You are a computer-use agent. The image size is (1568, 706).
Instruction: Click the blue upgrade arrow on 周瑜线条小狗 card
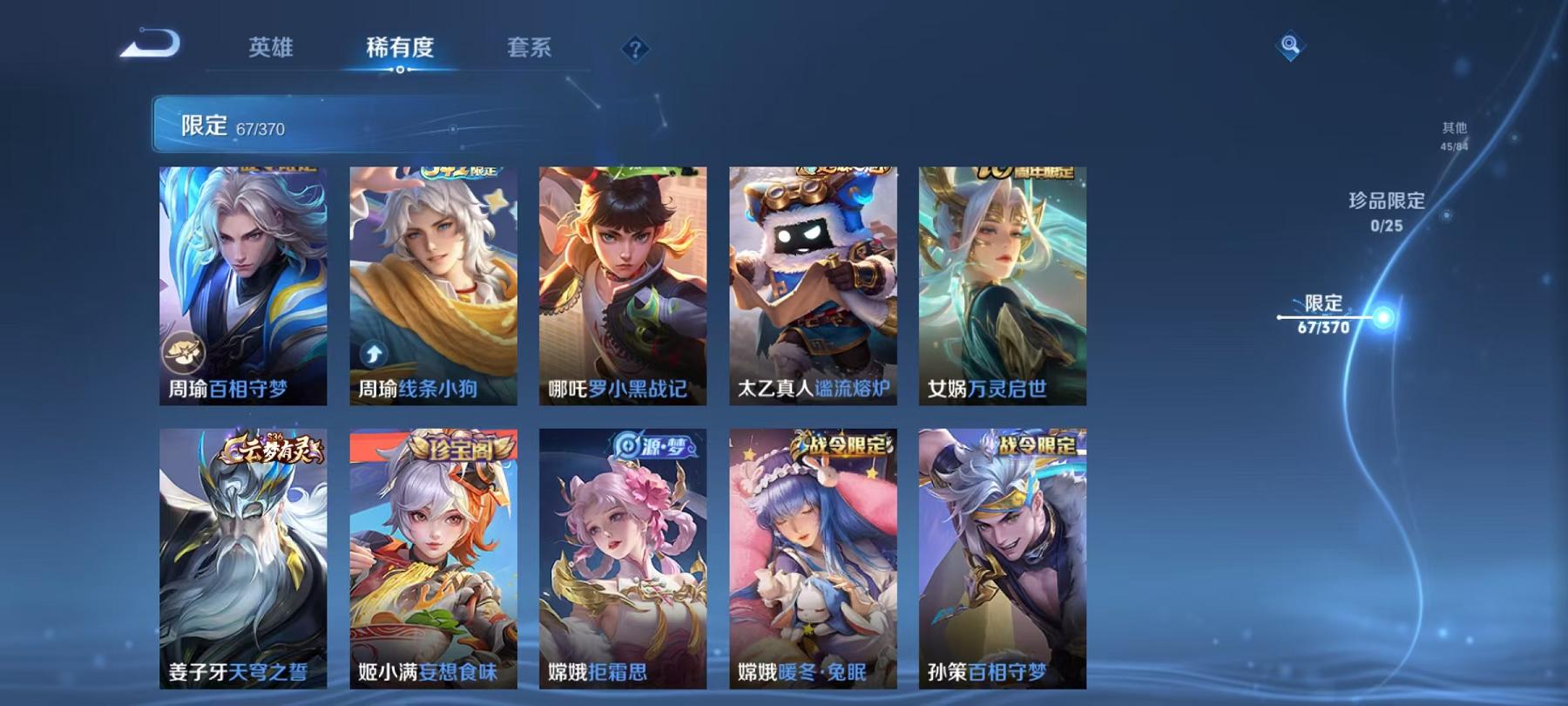click(x=373, y=355)
